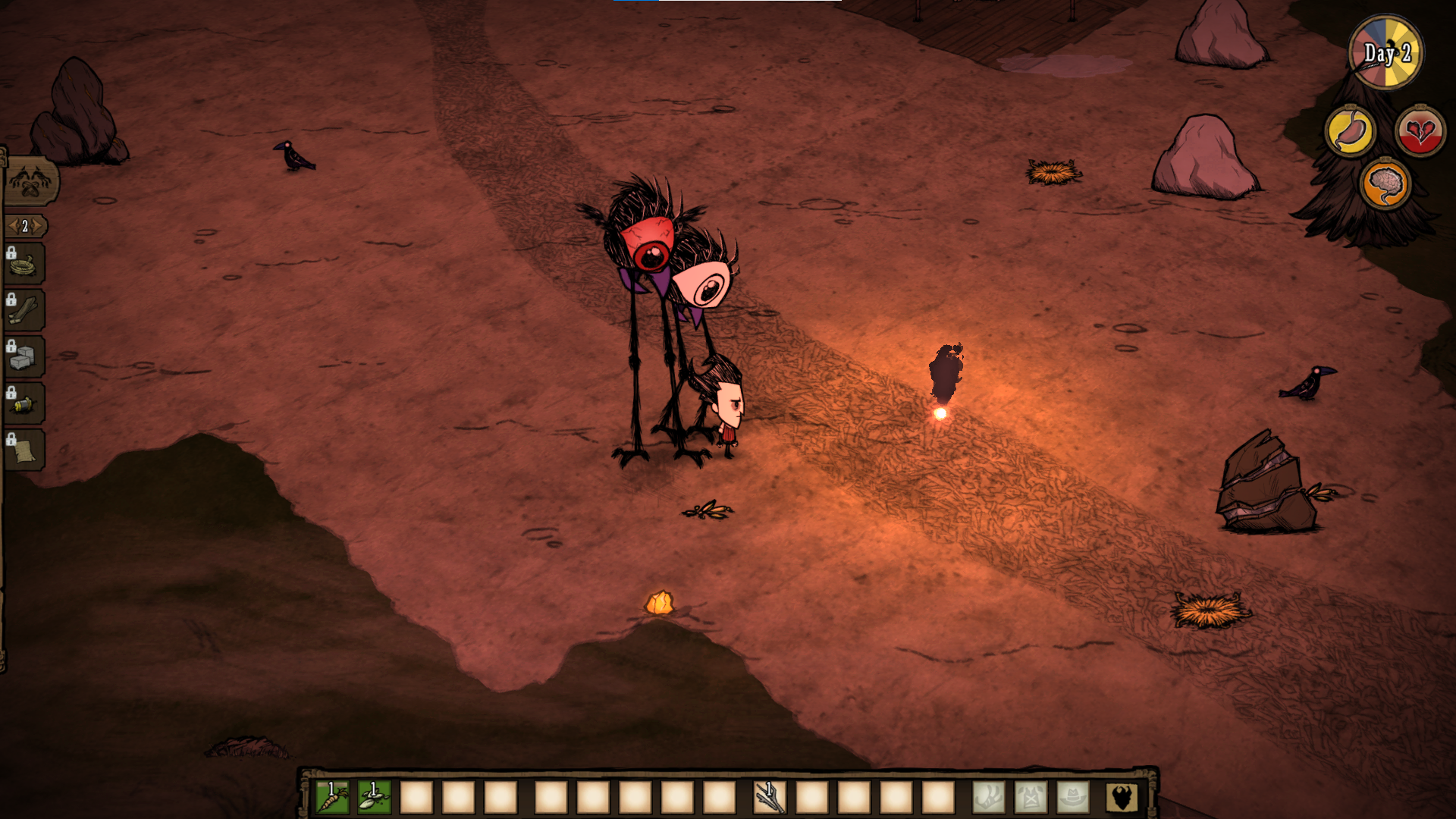The width and height of the screenshot is (1456, 819).
Task: Select the locked boards recipe
Action: pos(24,312)
